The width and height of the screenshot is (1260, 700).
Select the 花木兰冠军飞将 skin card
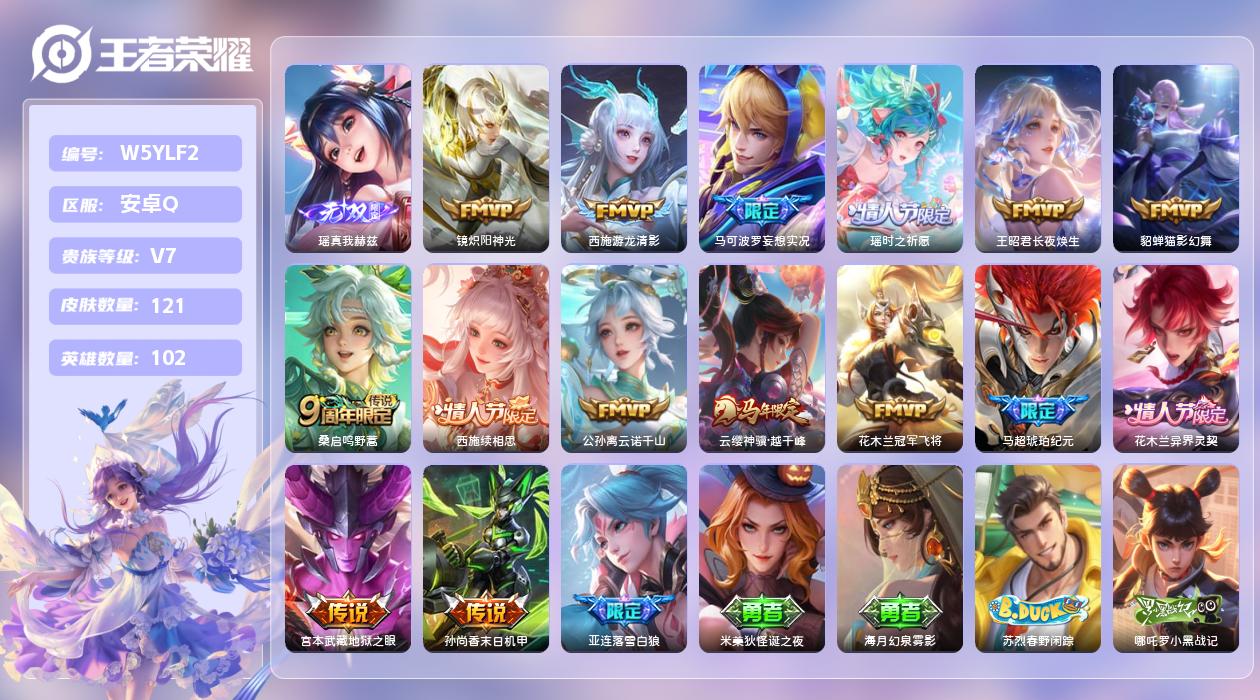(x=900, y=358)
